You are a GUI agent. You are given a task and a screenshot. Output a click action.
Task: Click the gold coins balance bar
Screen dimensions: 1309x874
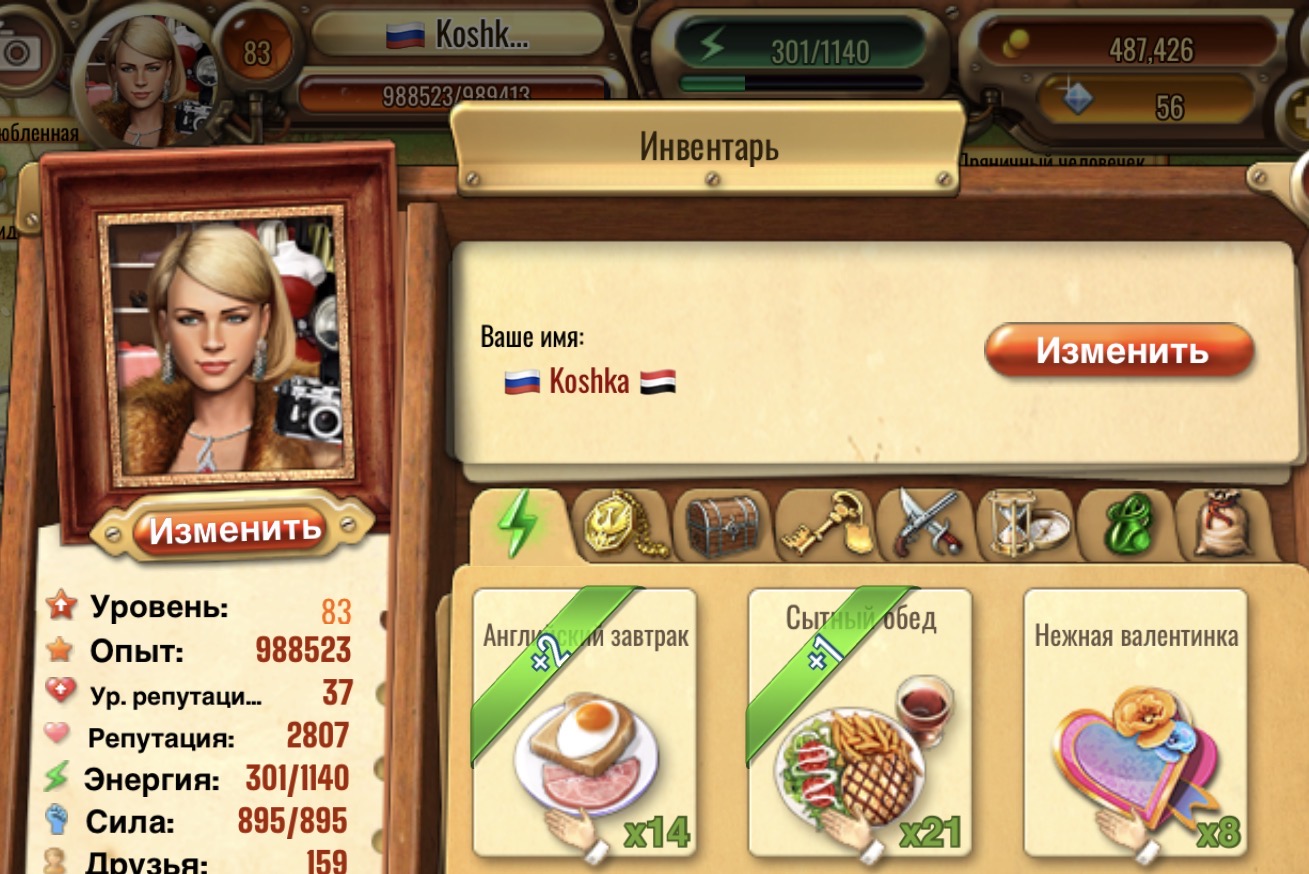coord(1119,47)
